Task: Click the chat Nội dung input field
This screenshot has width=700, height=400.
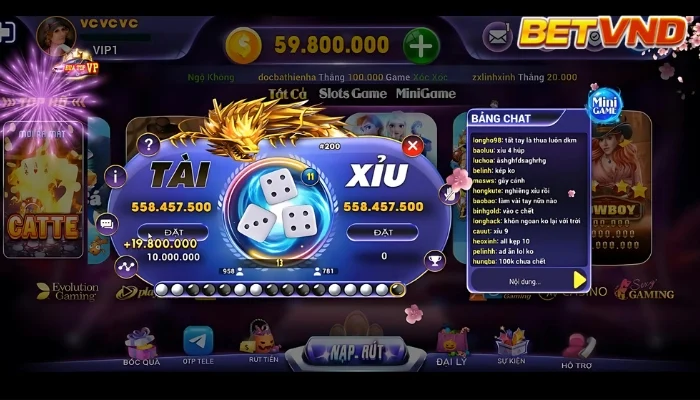Action: (x=517, y=281)
